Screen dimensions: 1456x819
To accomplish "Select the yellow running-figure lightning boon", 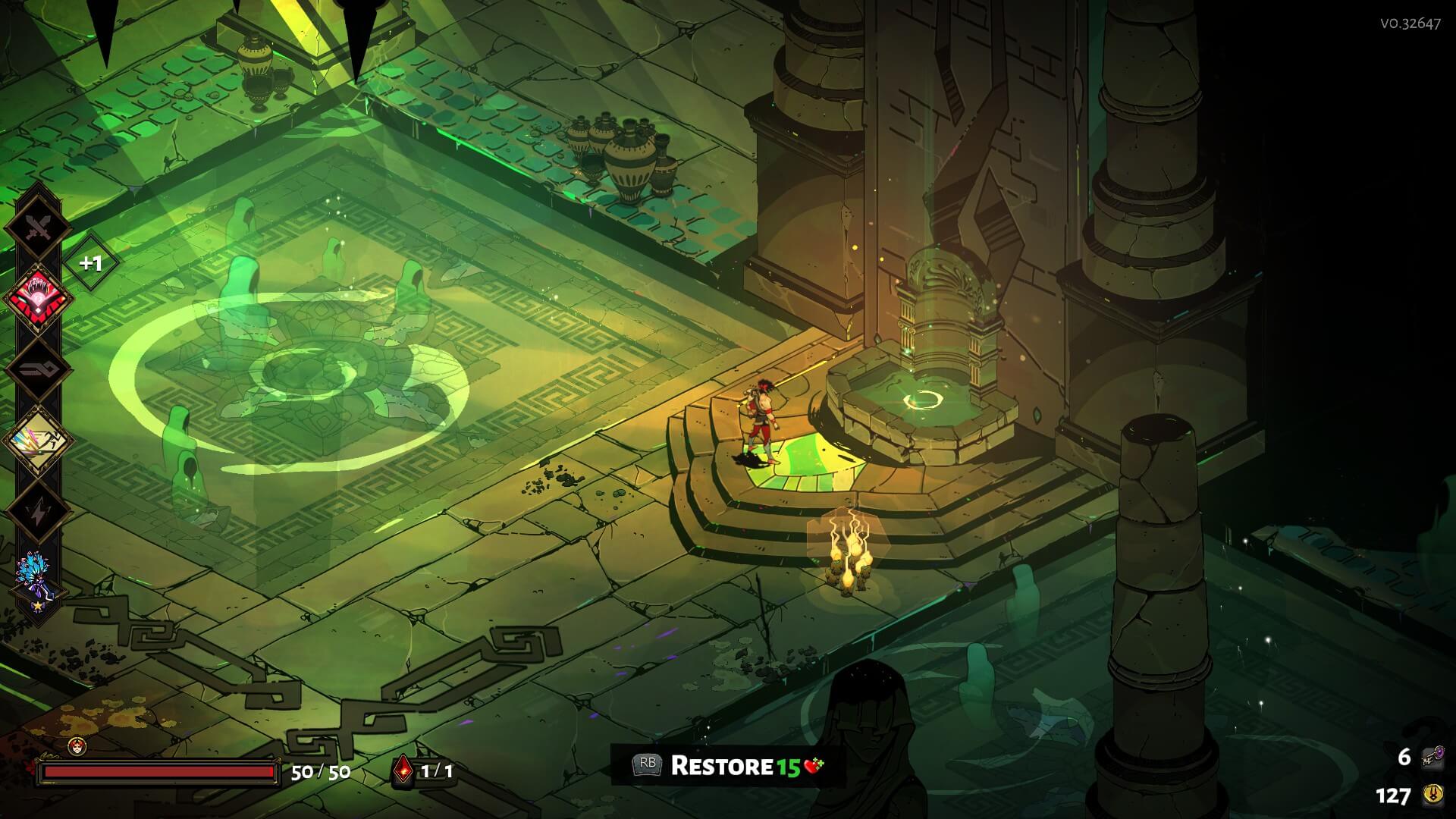I will click(x=38, y=441).
